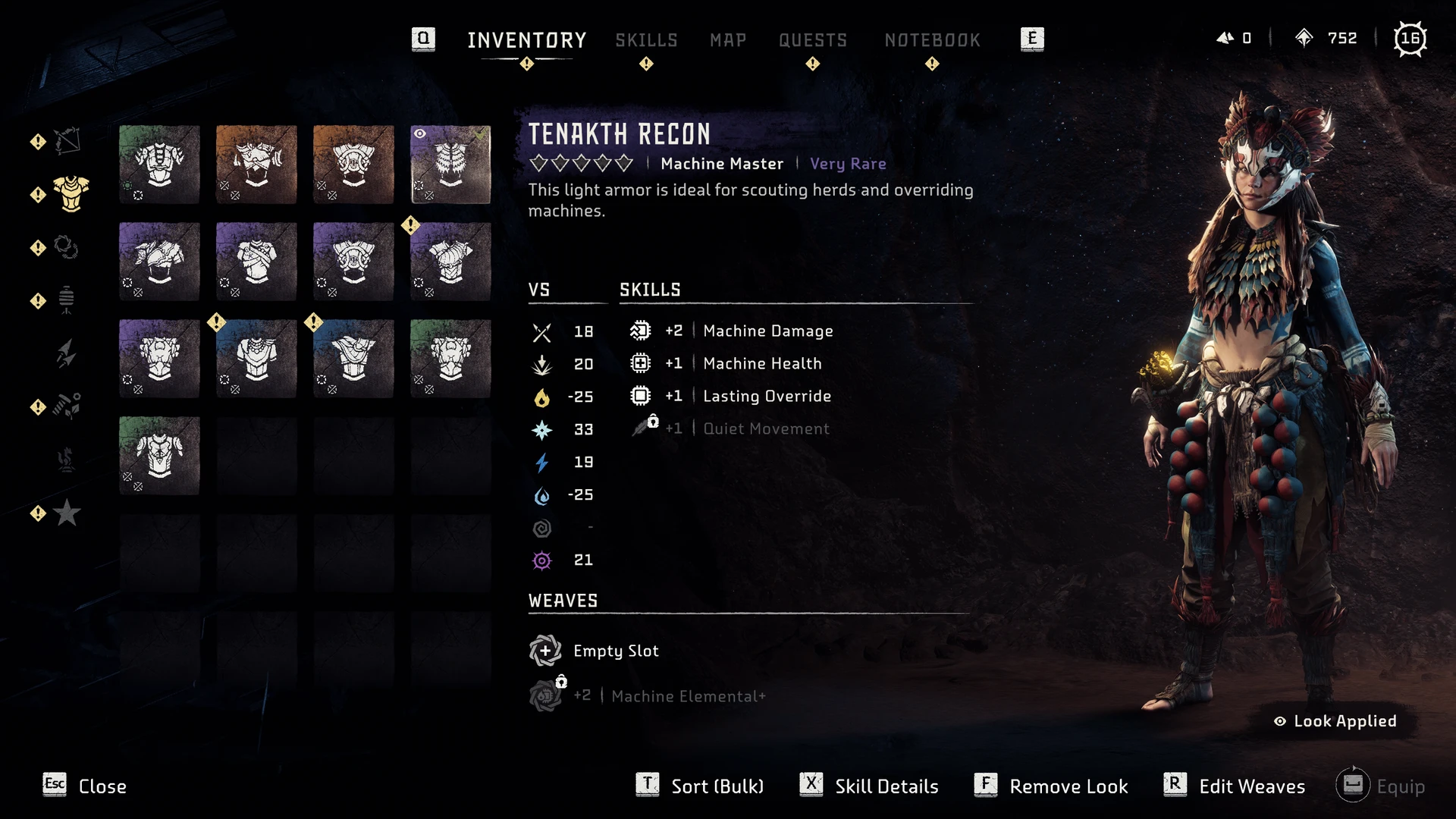This screenshot has height=819, width=1456.
Task: Go to the Quests tab
Action: (813, 40)
